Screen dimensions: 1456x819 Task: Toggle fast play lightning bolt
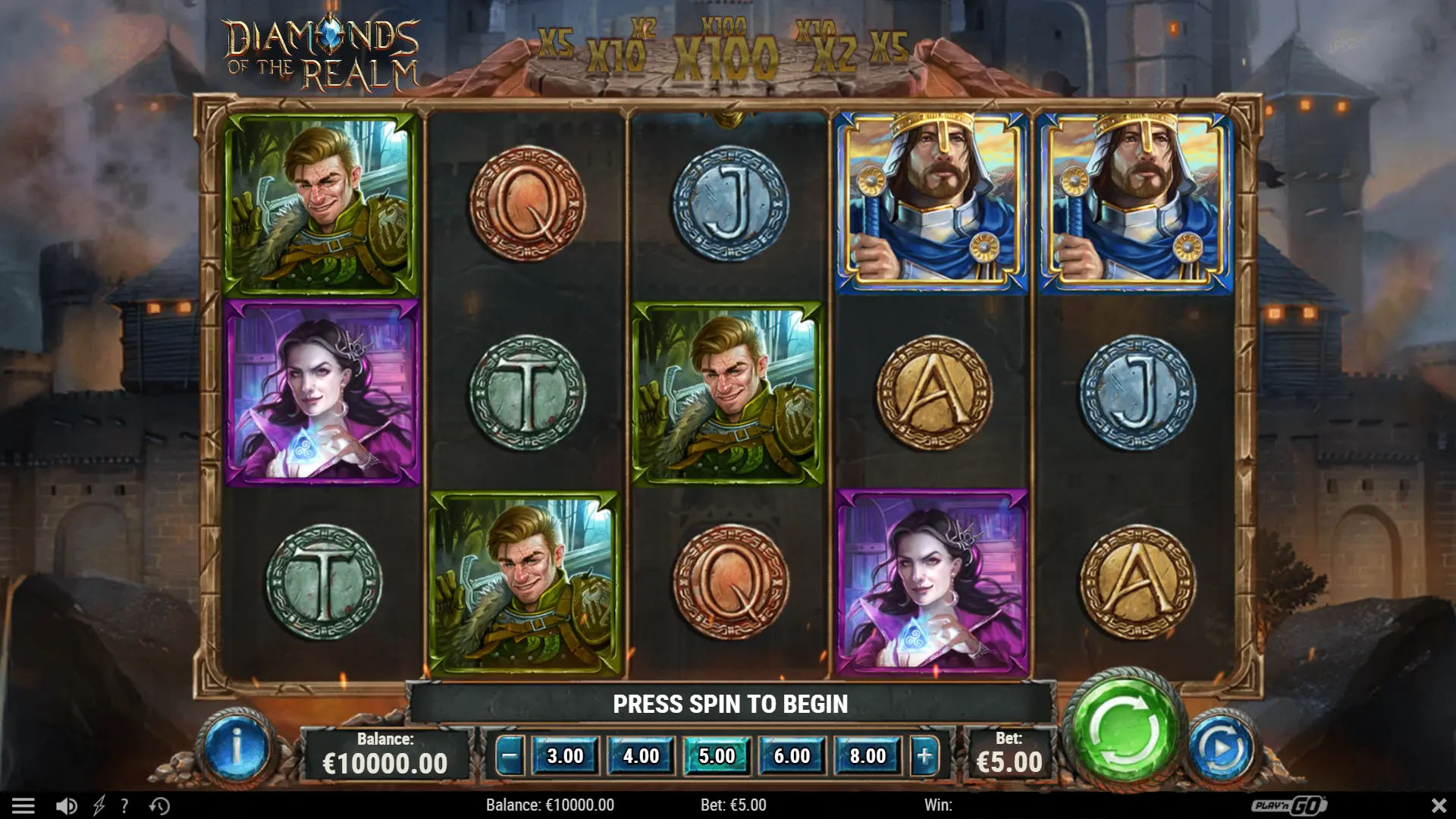click(x=99, y=805)
